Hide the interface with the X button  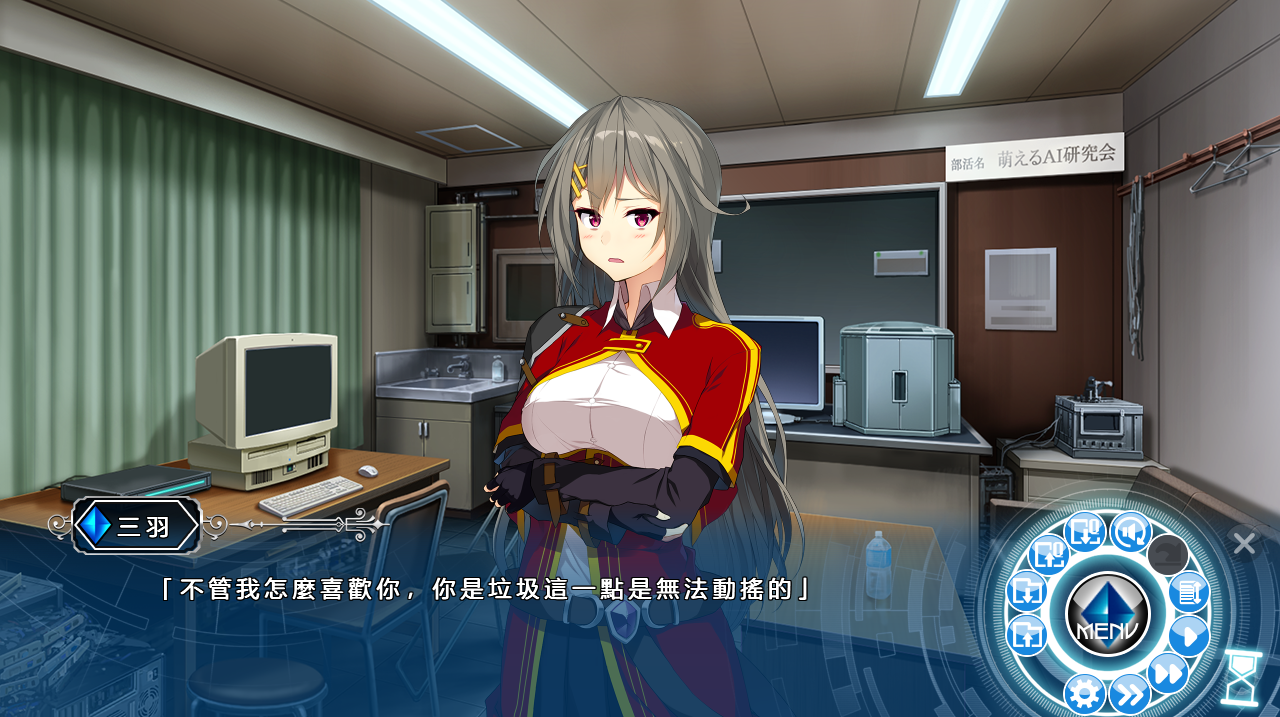(1244, 543)
